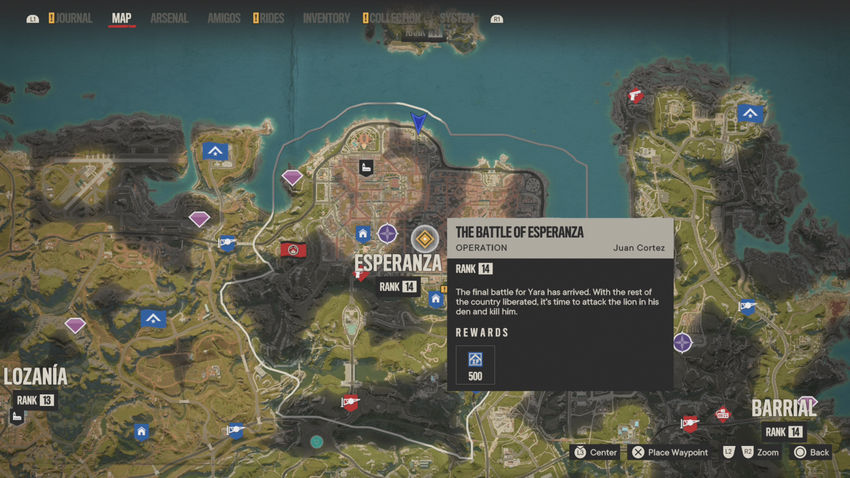This screenshot has height=478, width=850.
Task: Select the teal circle marker on the map
Action: point(317,441)
